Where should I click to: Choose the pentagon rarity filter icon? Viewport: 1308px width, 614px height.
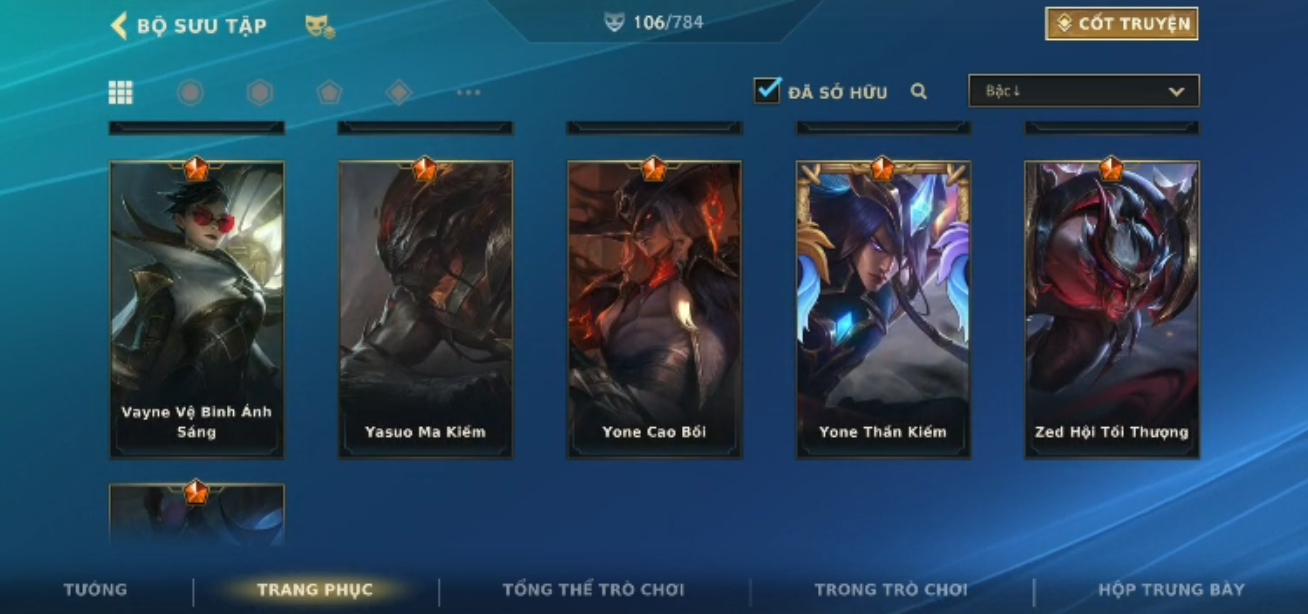(x=330, y=93)
